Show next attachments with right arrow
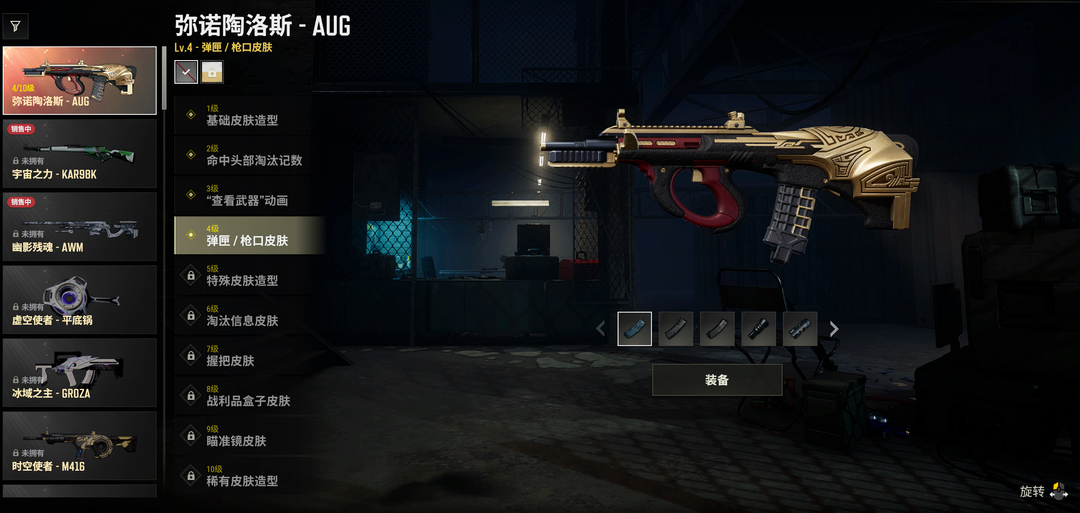This screenshot has height=513, width=1080. click(x=834, y=329)
